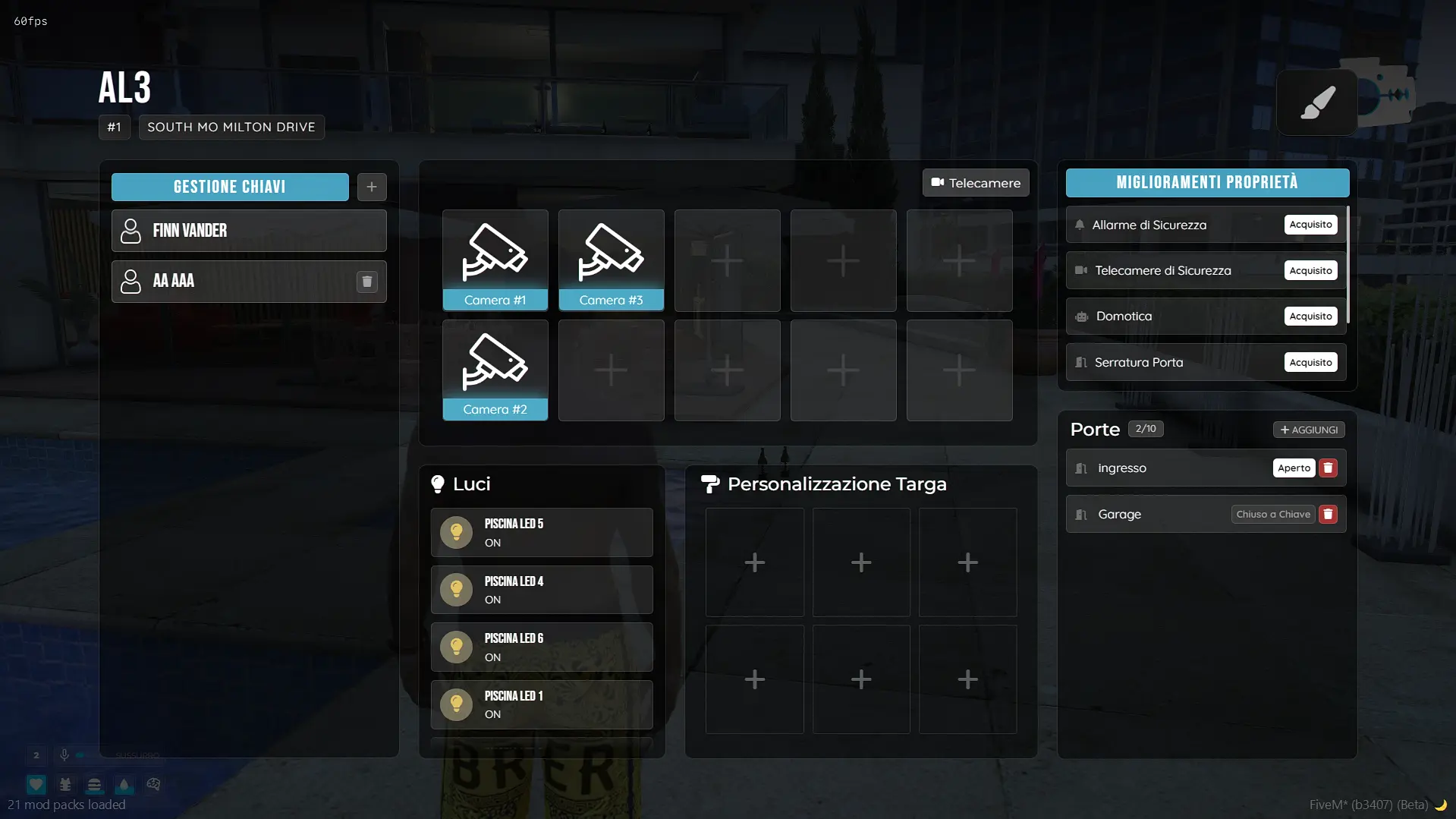Image resolution: width=1456 pixels, height=819 pixels.
Task: Toggle Piscina LED 5 off
Action: 542,532
